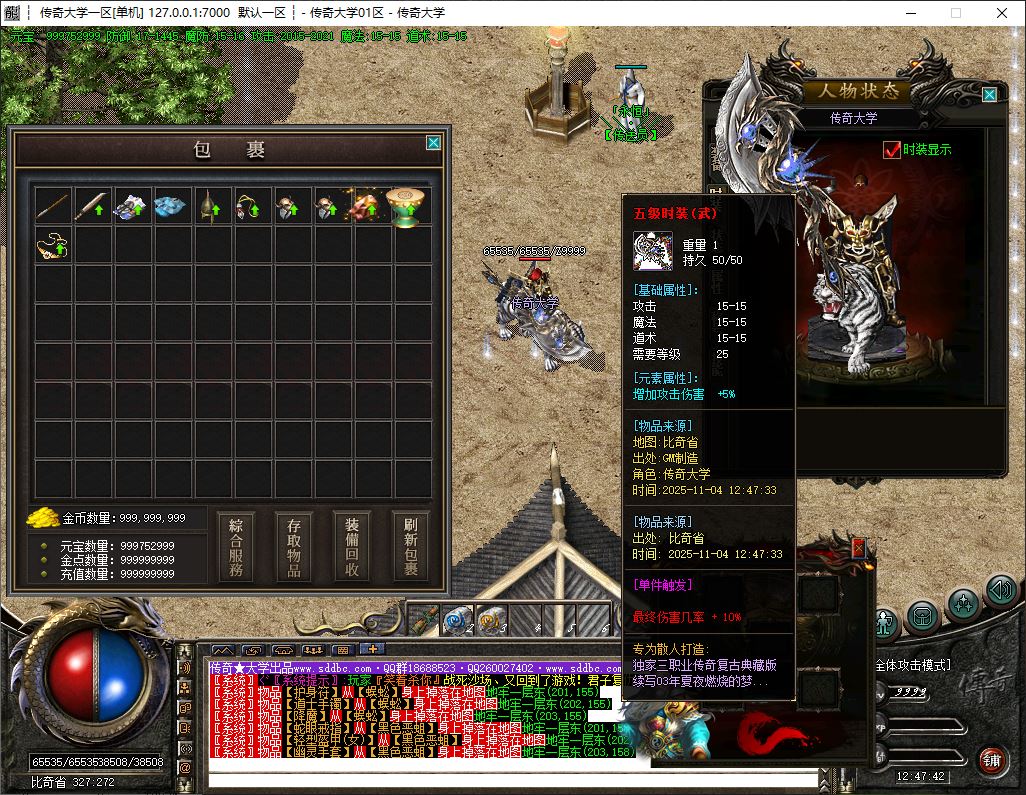1026x795 pixels.
Task: Toggle the sound speaker button
Action: tap(1000, 590)
